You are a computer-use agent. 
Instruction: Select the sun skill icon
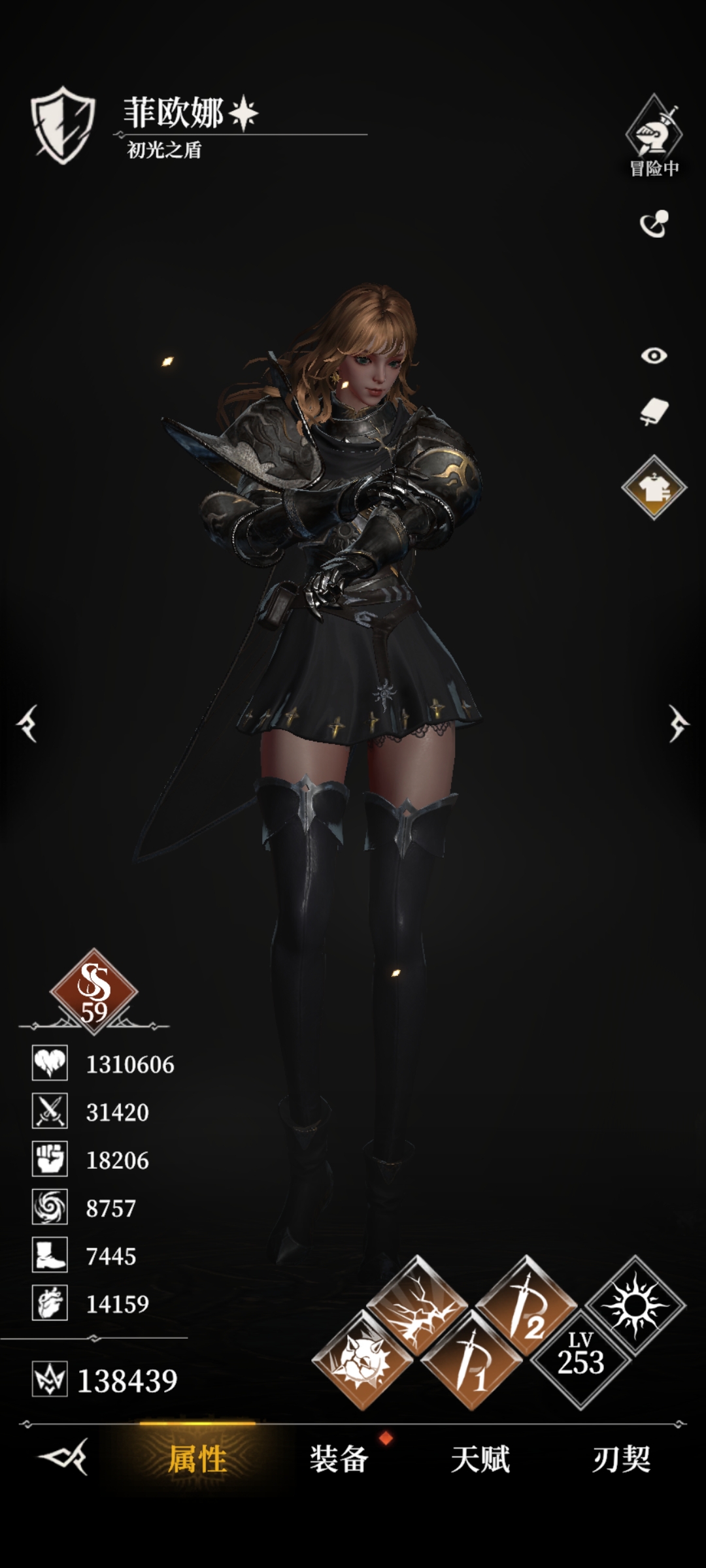pyautogui.click(x=635, y=1306)
